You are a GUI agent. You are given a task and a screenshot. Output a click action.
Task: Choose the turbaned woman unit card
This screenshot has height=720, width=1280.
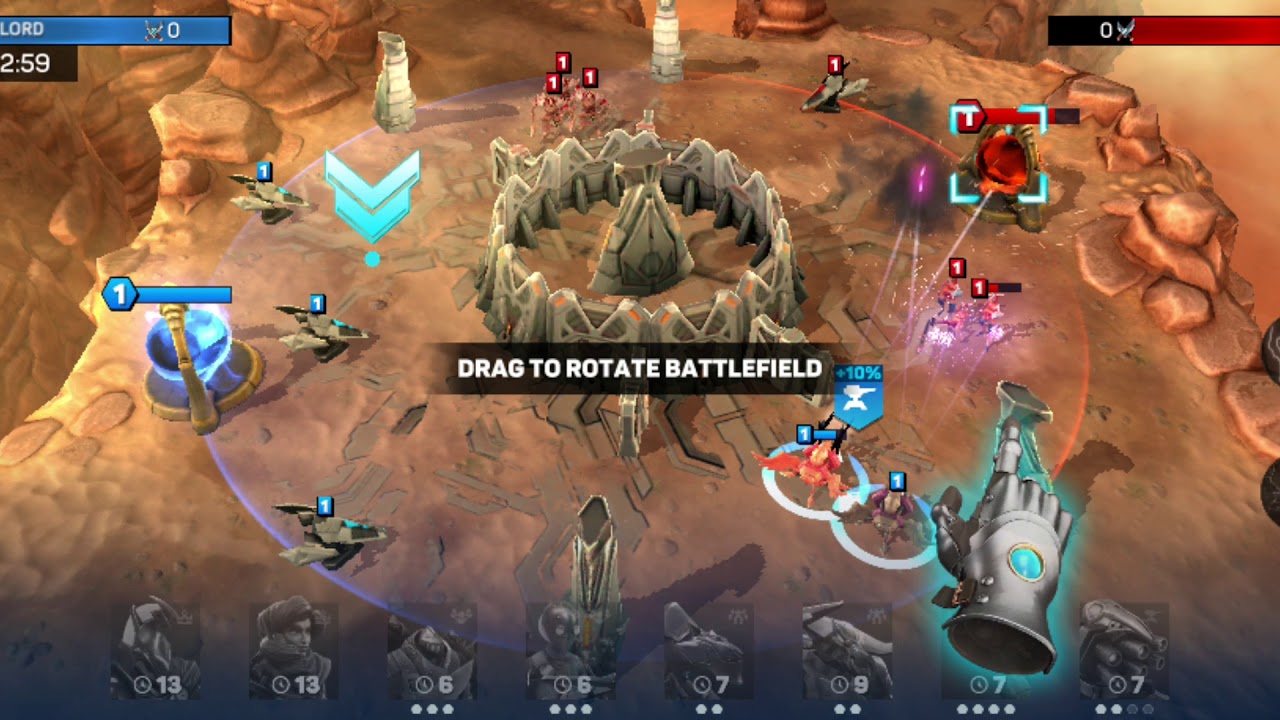(x=293, y=650)
